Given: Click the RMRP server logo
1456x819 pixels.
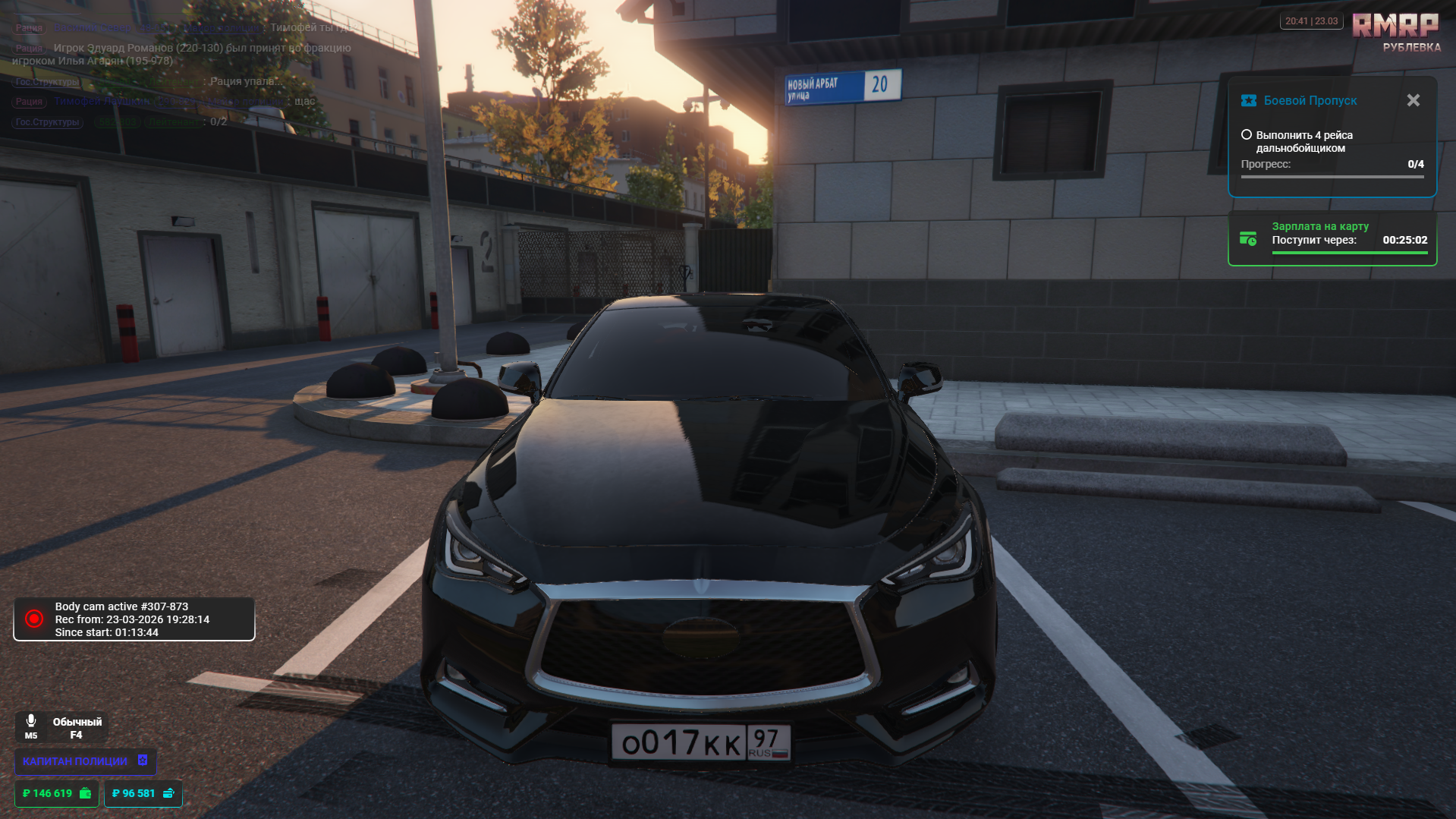Looking at the screenshot, I should pyautogui.click(x=1395, y=26).
